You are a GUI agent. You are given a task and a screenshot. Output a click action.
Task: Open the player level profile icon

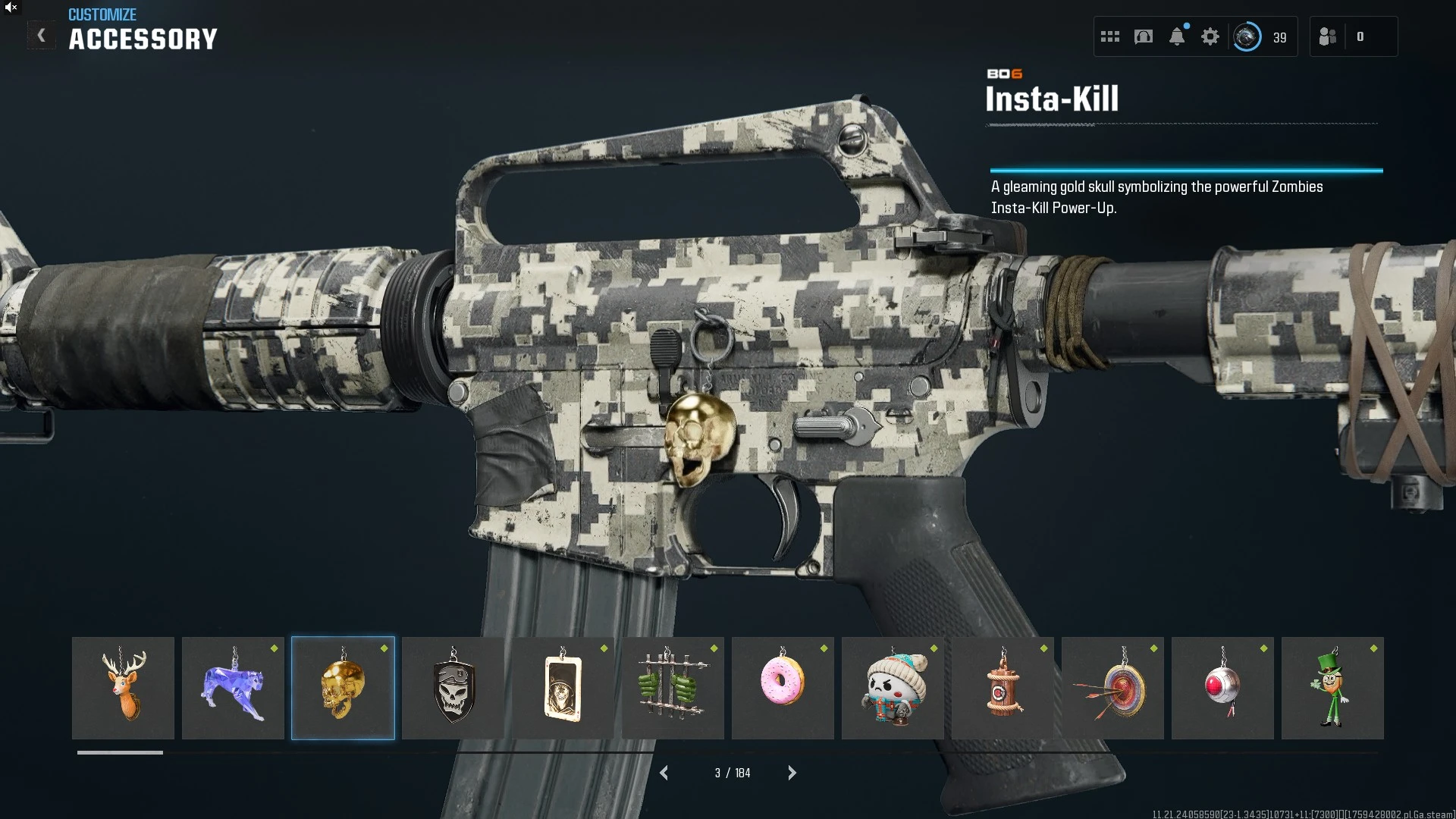1247,36
